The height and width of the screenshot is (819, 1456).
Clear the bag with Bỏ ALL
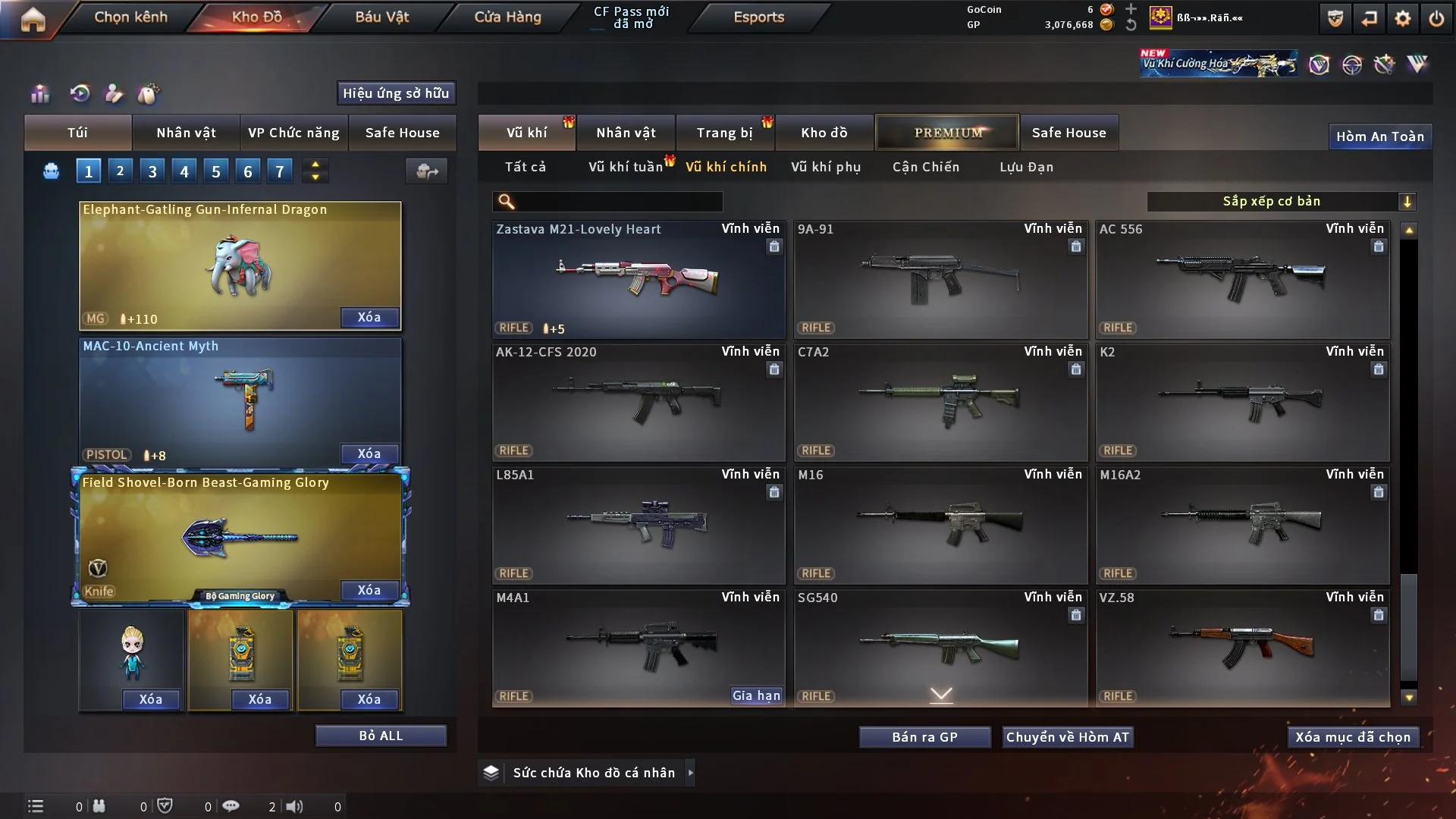click(x=381, y=736)
